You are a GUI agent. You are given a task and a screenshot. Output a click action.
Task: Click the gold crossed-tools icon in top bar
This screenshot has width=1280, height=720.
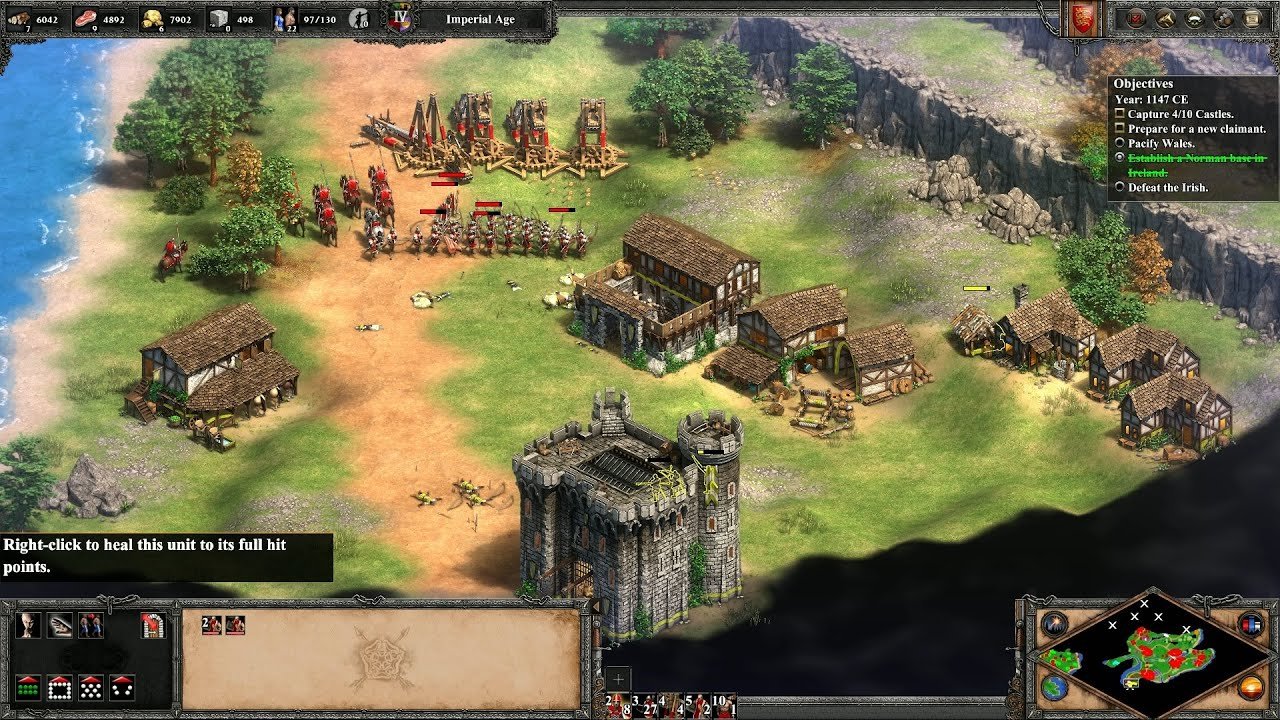[1165, 17]
